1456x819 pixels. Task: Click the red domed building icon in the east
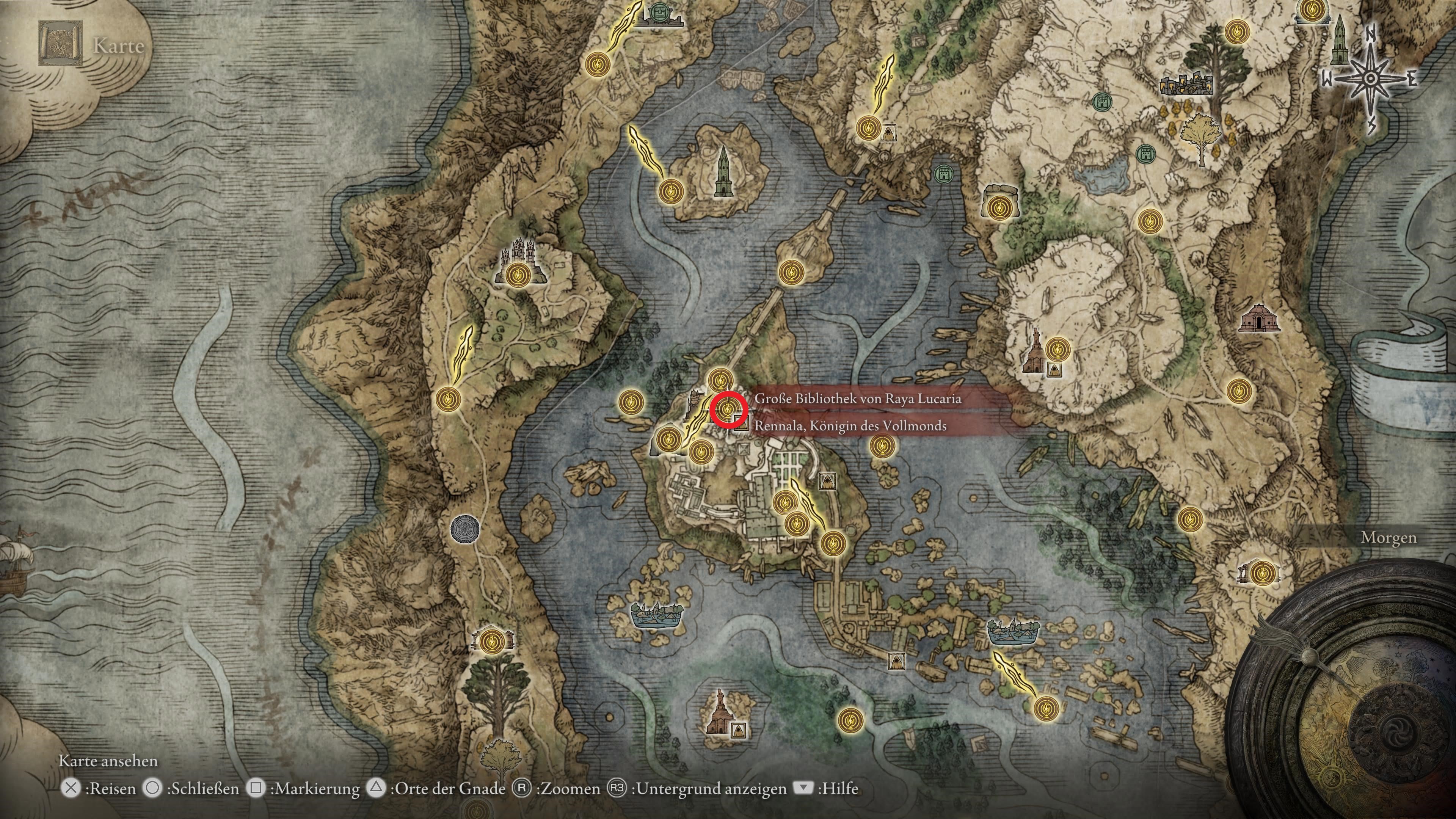coord(1259,318)
